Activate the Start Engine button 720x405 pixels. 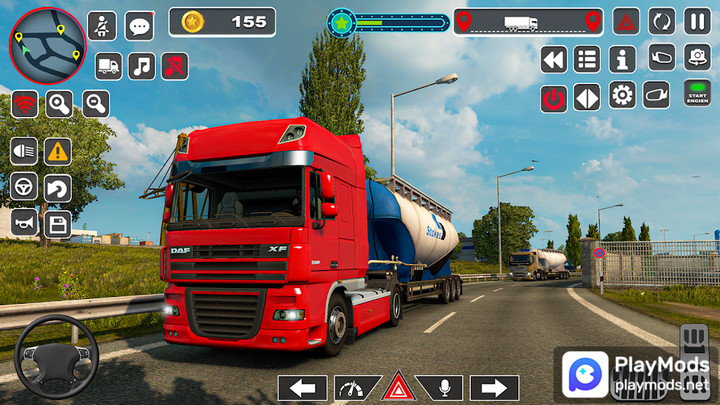[x=697, y=93]
